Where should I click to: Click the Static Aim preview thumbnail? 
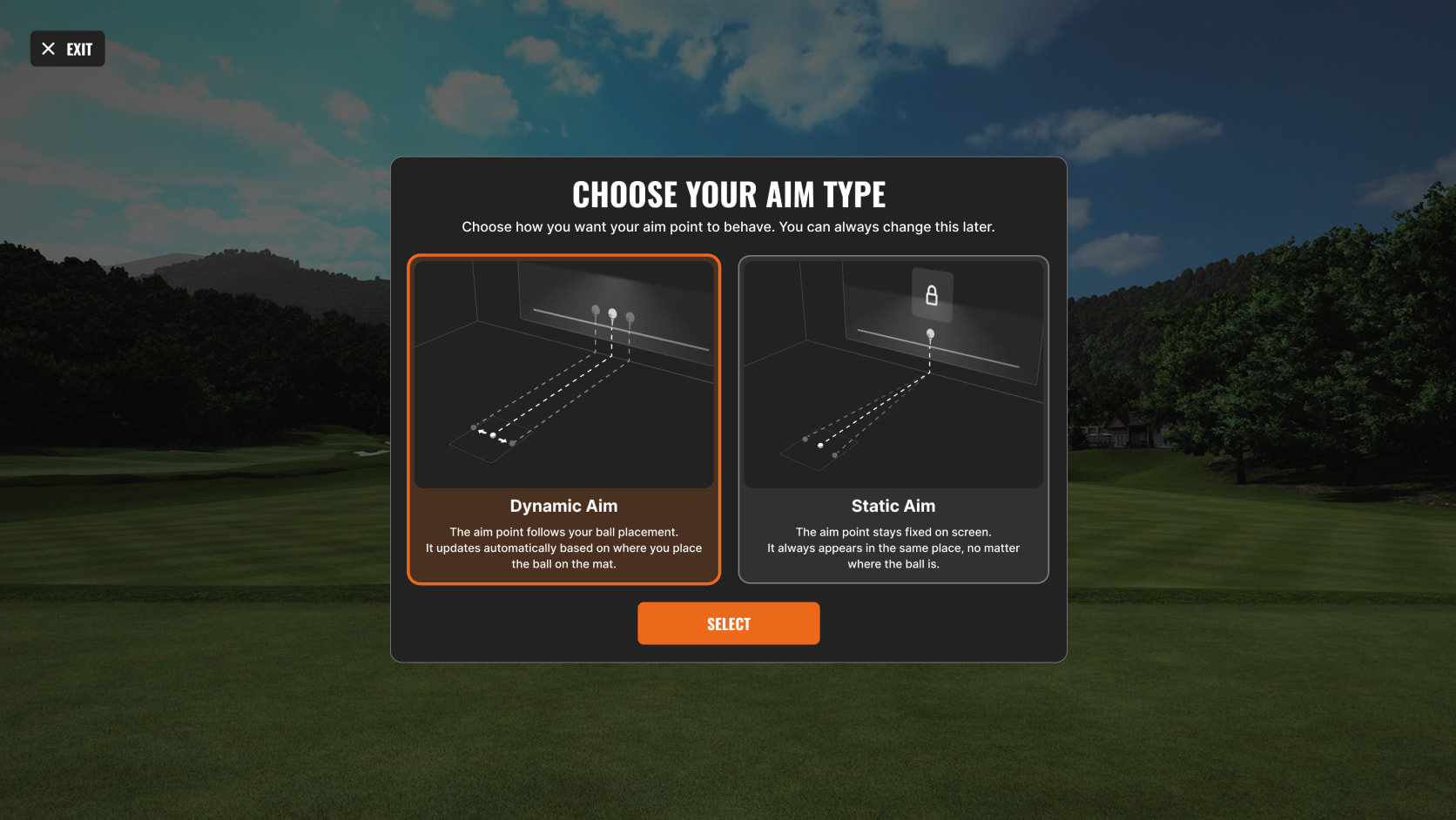(x=893, y=370)
